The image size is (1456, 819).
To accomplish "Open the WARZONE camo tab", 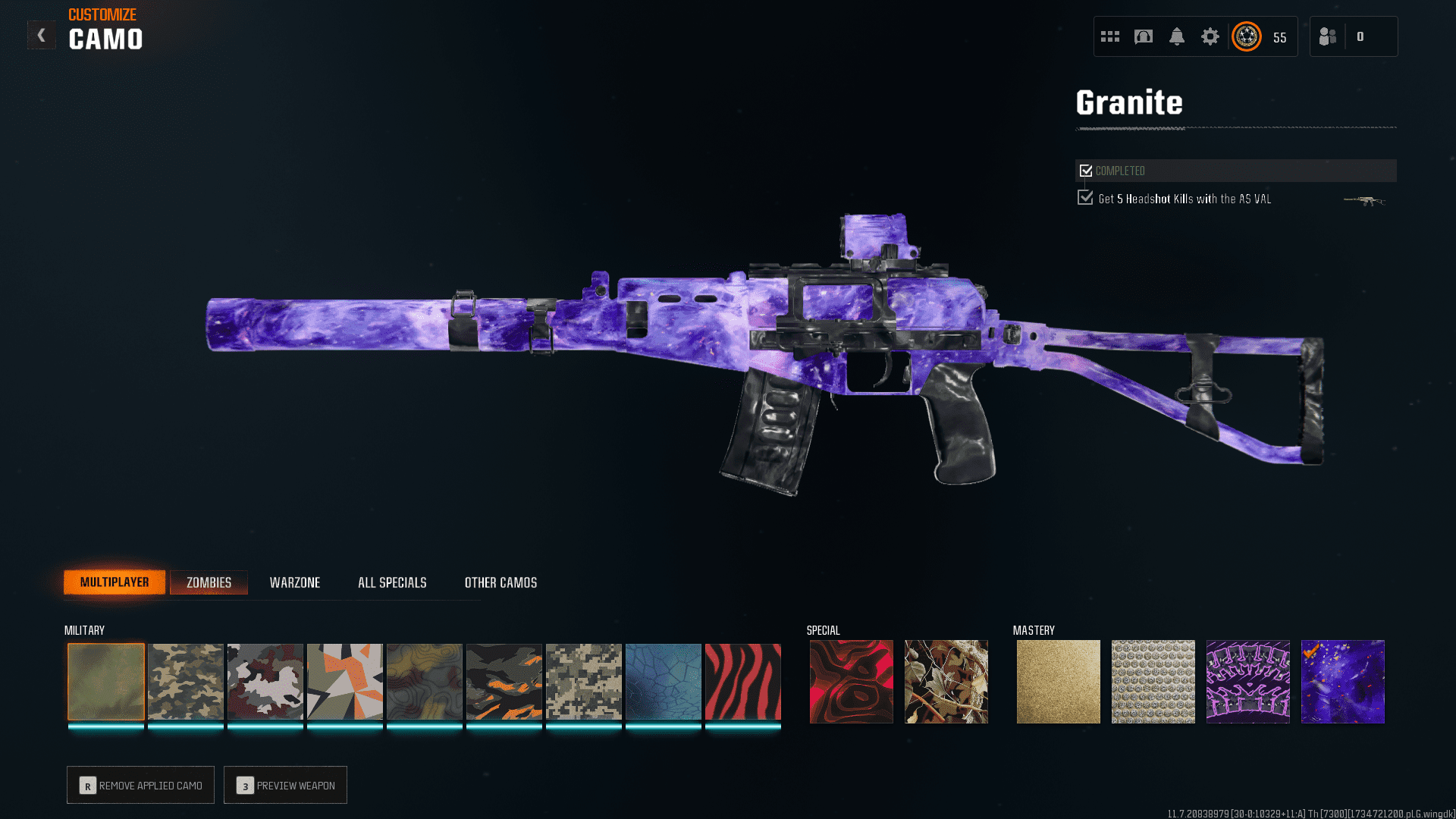I will [x=295, y=582].
